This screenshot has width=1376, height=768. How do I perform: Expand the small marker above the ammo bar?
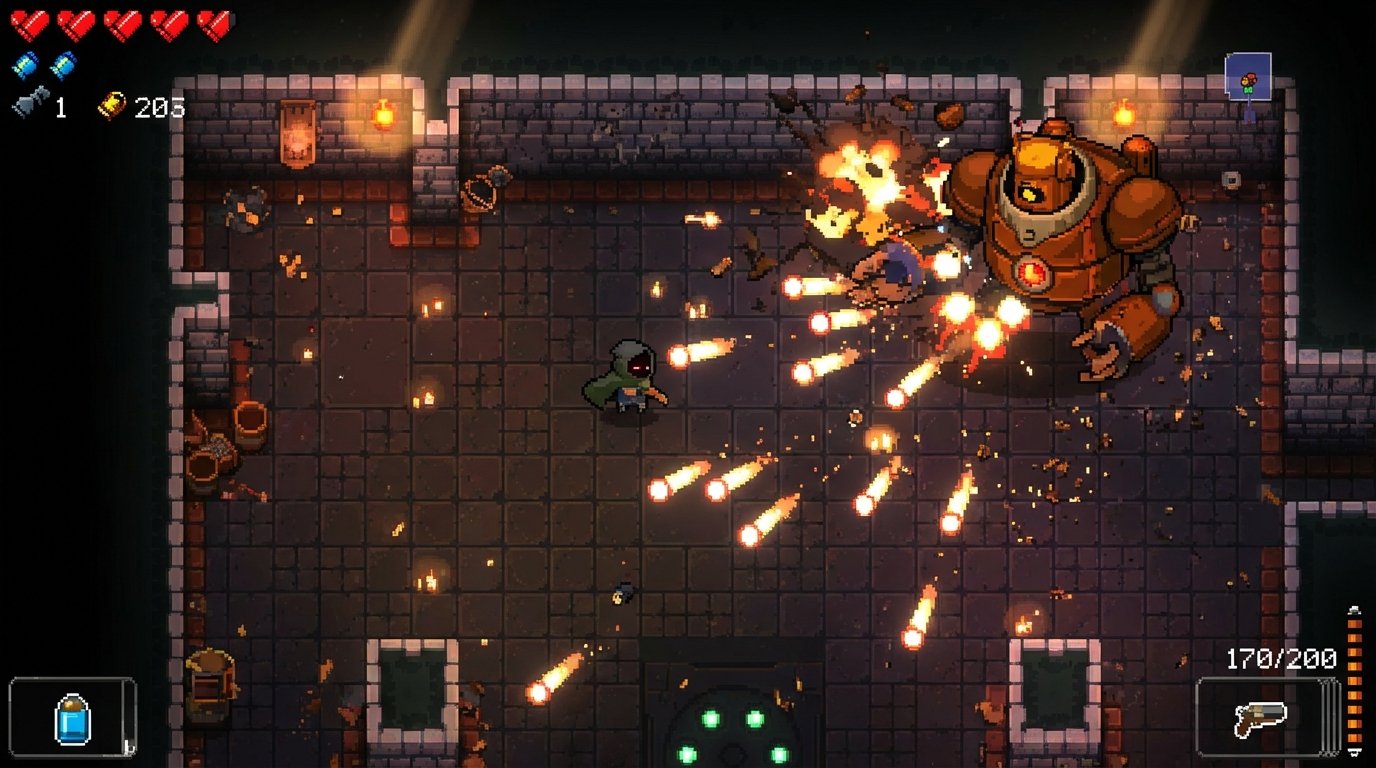point(1354,610)
